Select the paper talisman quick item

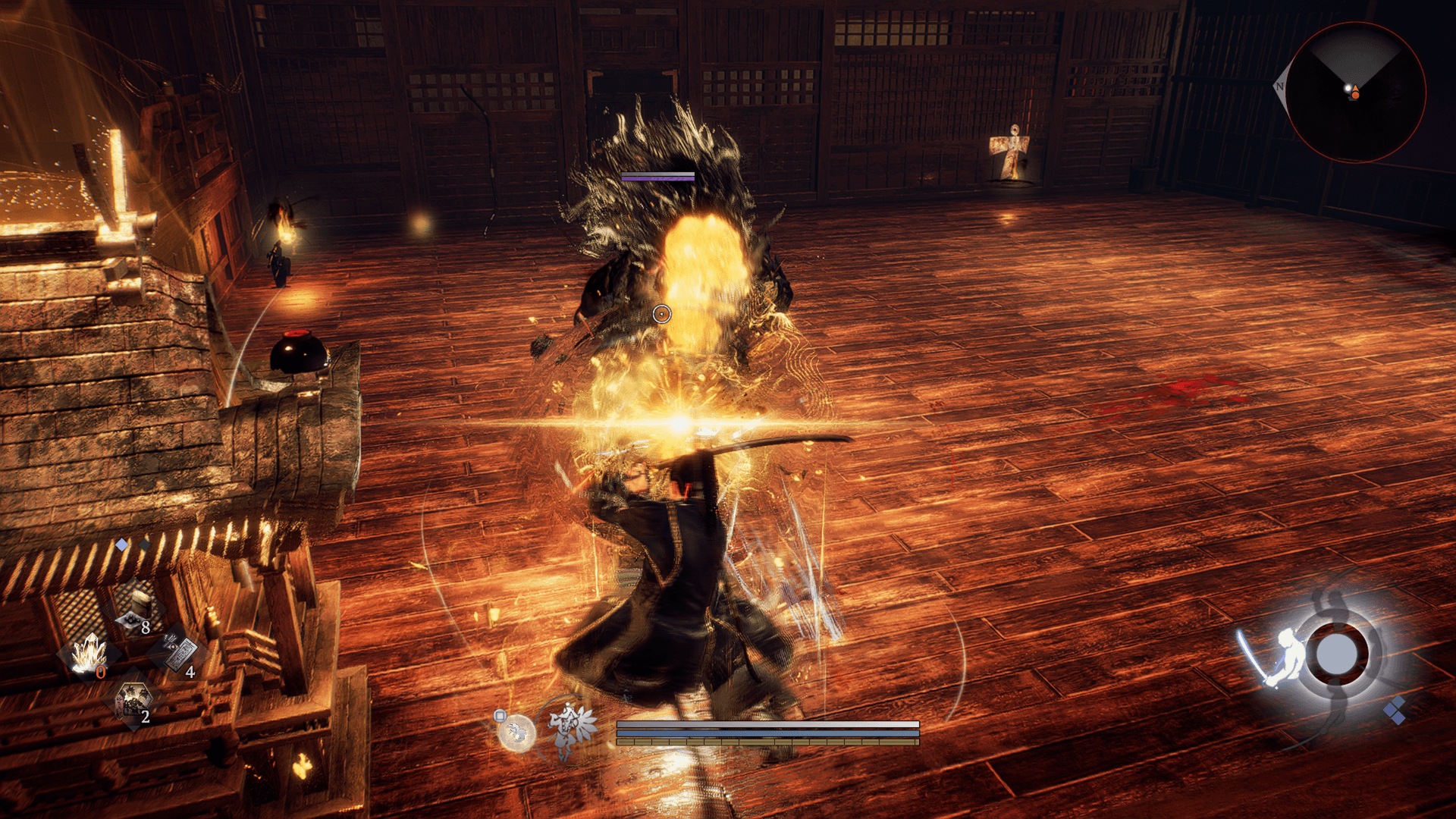coord(180,654)
